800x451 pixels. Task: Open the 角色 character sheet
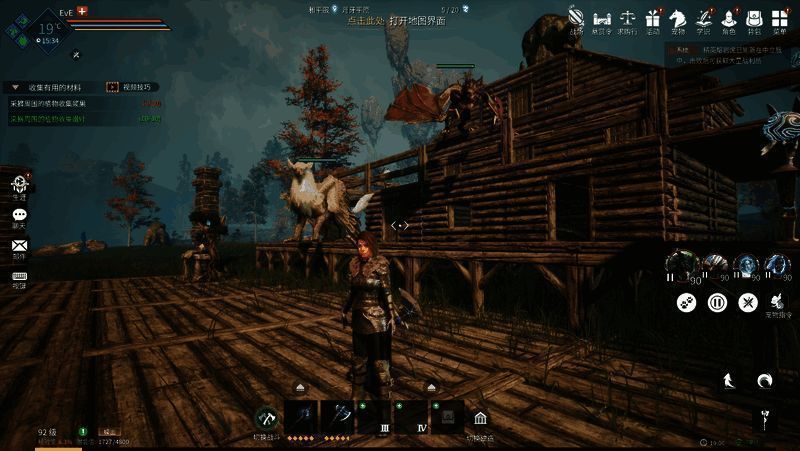click(729, 18)
